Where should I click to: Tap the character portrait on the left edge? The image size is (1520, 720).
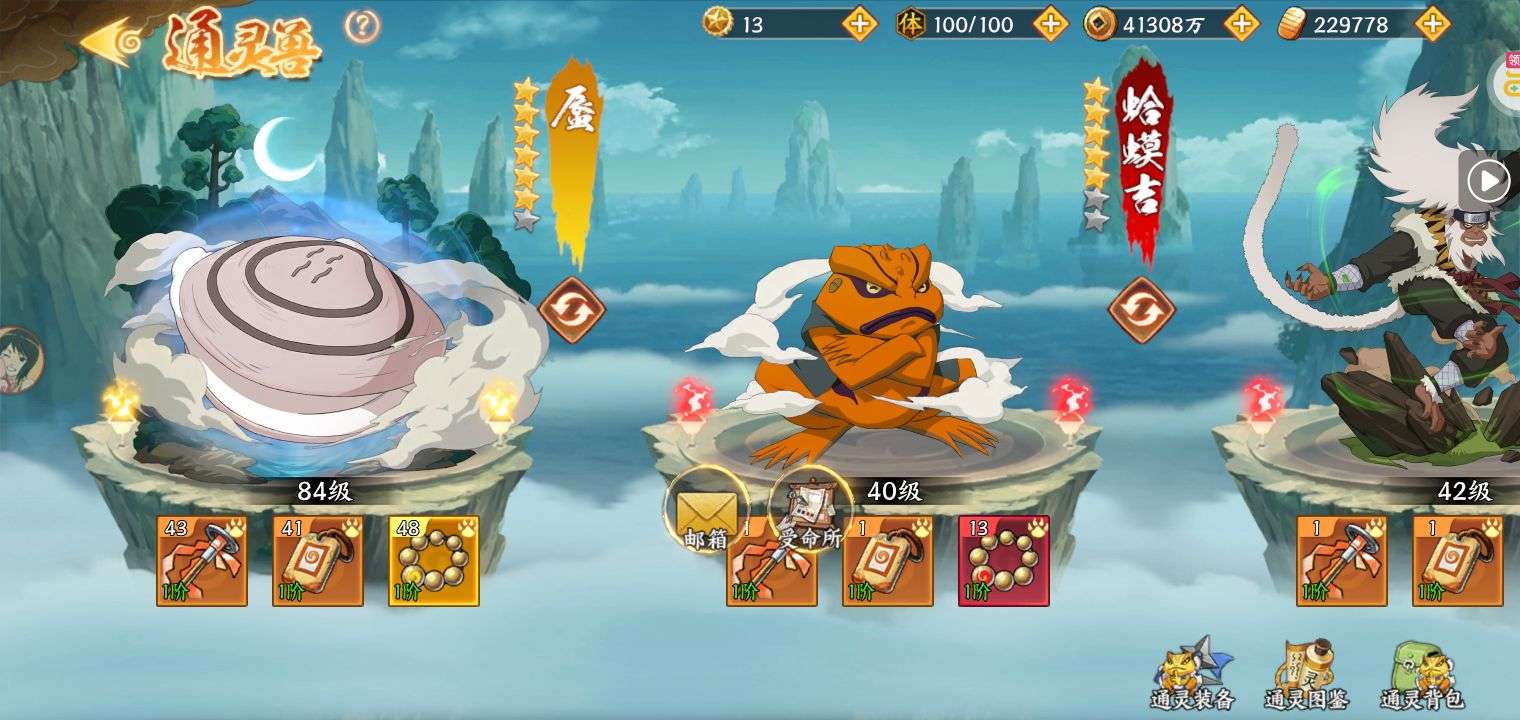click(18, 360)
